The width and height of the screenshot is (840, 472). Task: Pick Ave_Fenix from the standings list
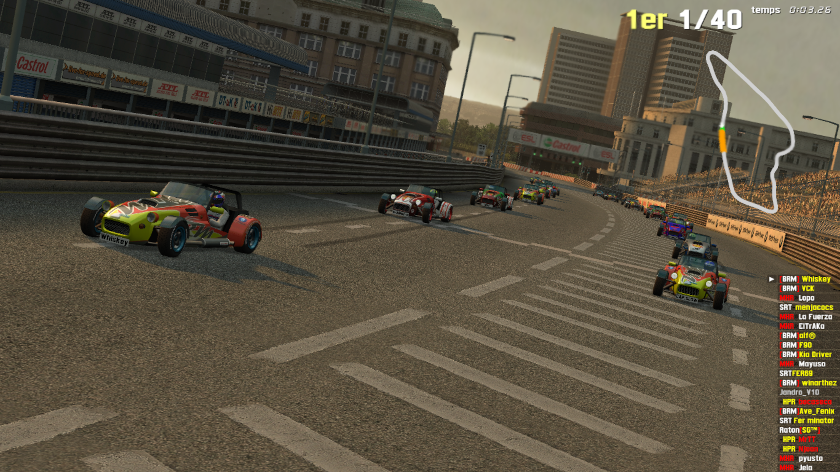coord(816,411)
